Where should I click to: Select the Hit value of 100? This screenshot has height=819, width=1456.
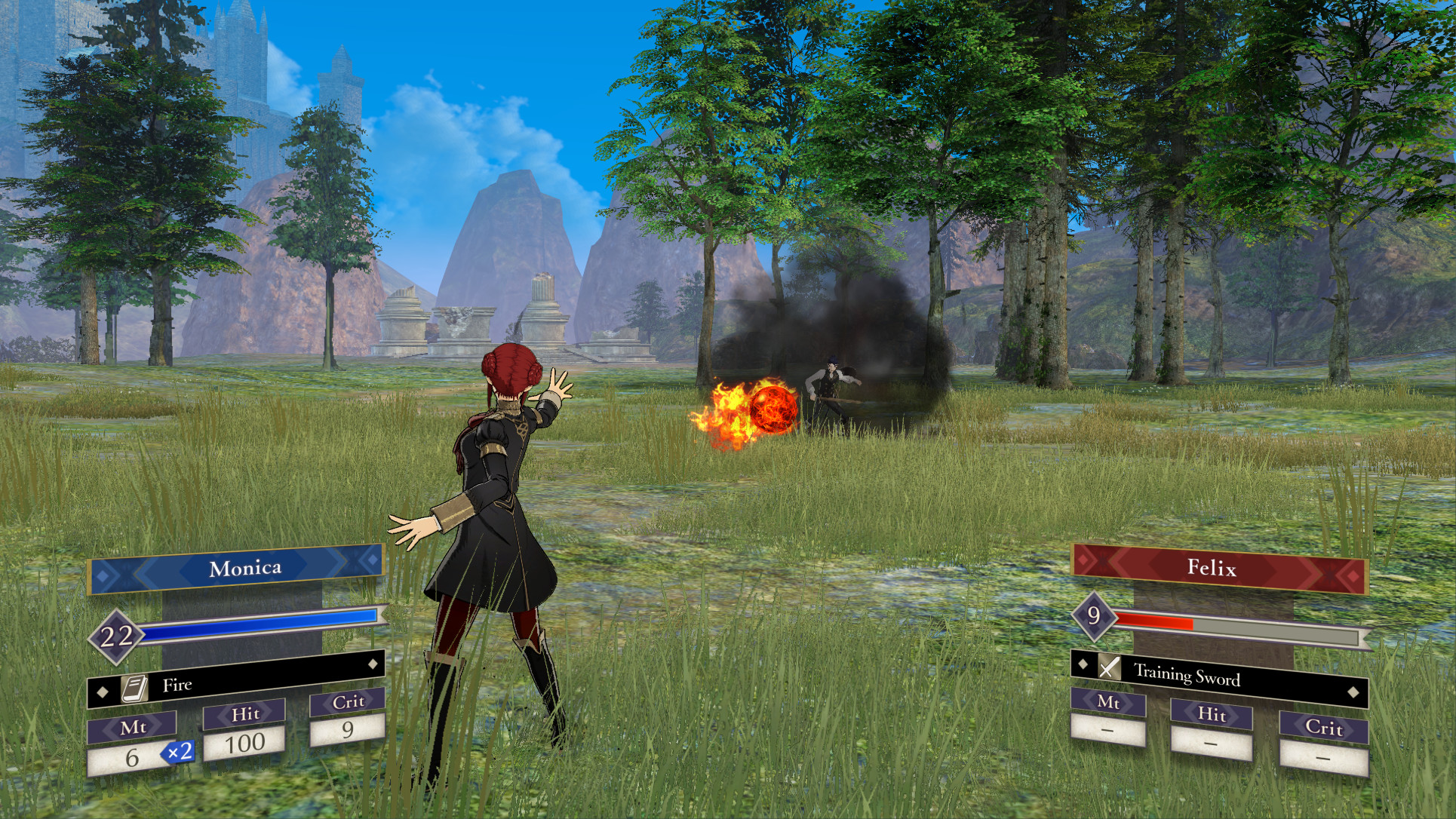pos(244,743)
